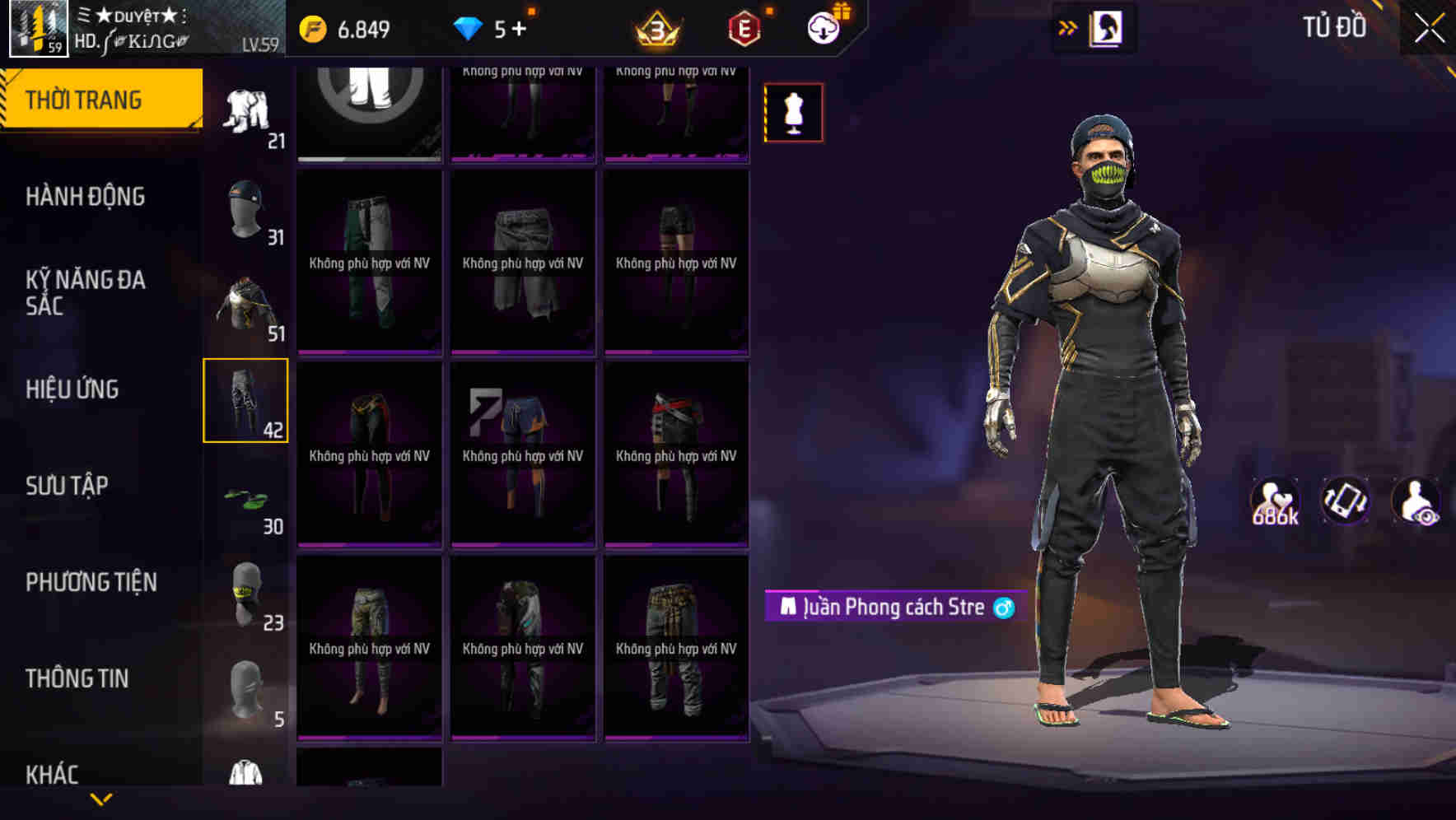The width and height of the screenshot is (1456, 820).
Task: Open the rank badge showing level 3
Action: tap(656, 26)
